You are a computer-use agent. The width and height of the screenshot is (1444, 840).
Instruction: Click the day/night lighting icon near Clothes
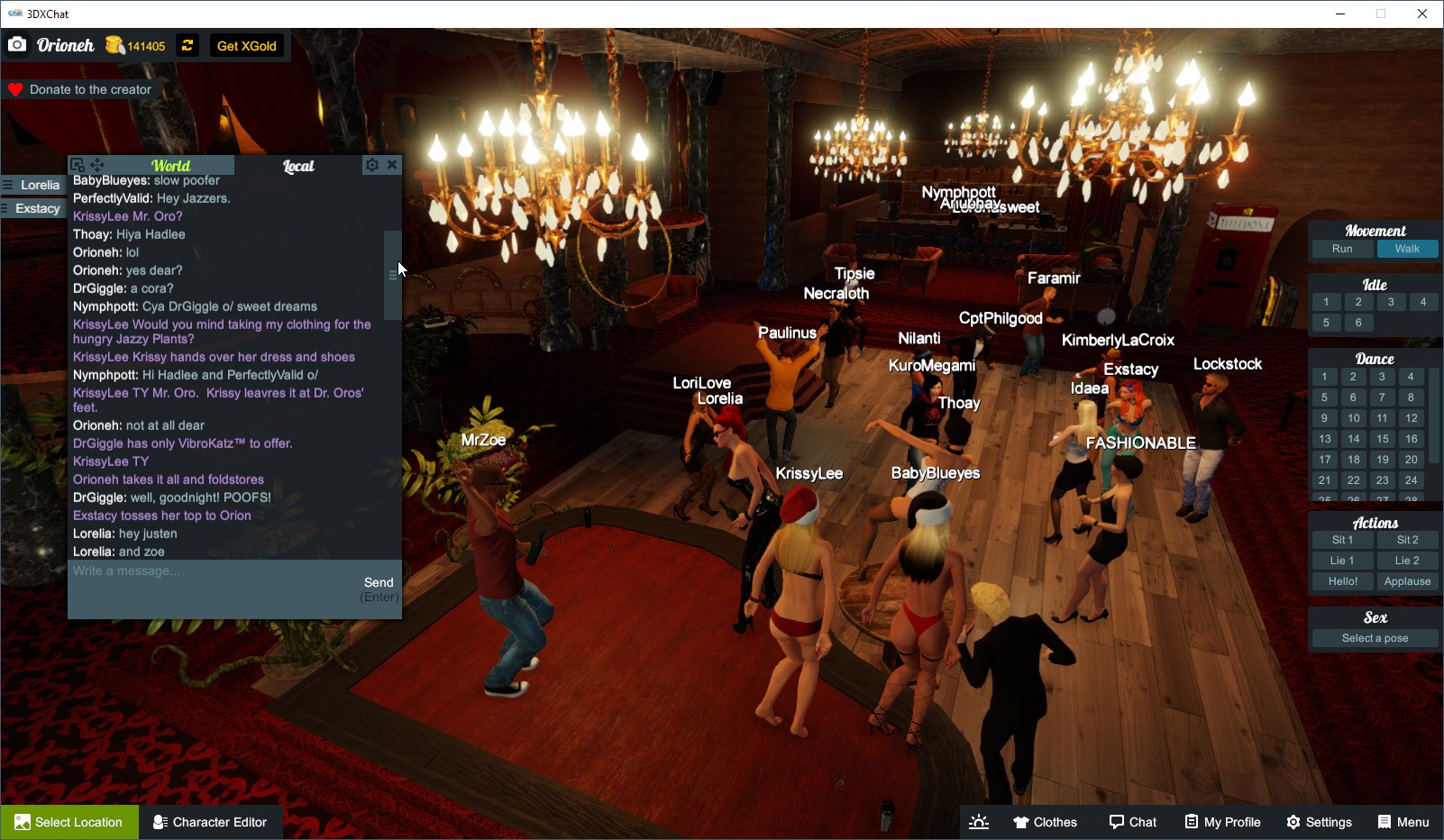[979, 821]
